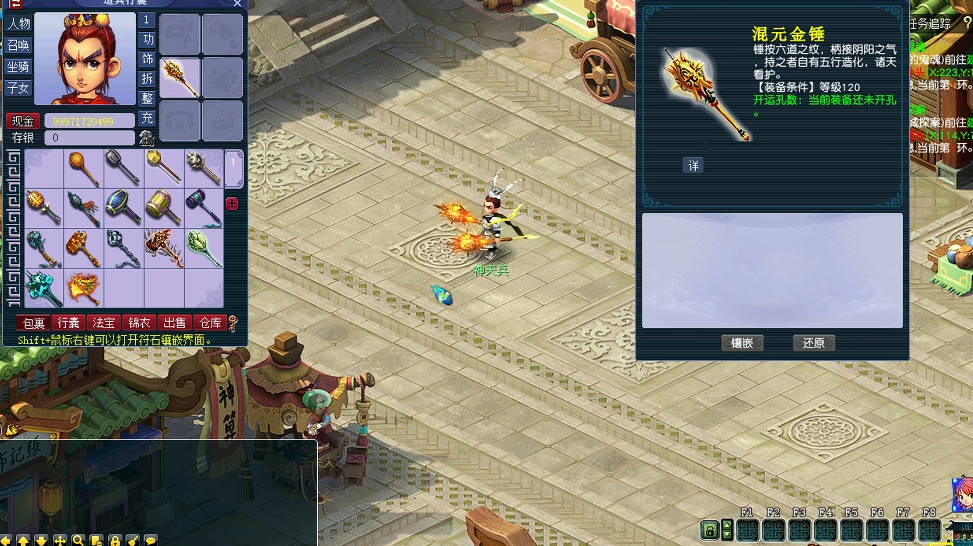Screen dimensions: 973x546
Task: Click the 还原 (restore) button
Action: point(813,343)
